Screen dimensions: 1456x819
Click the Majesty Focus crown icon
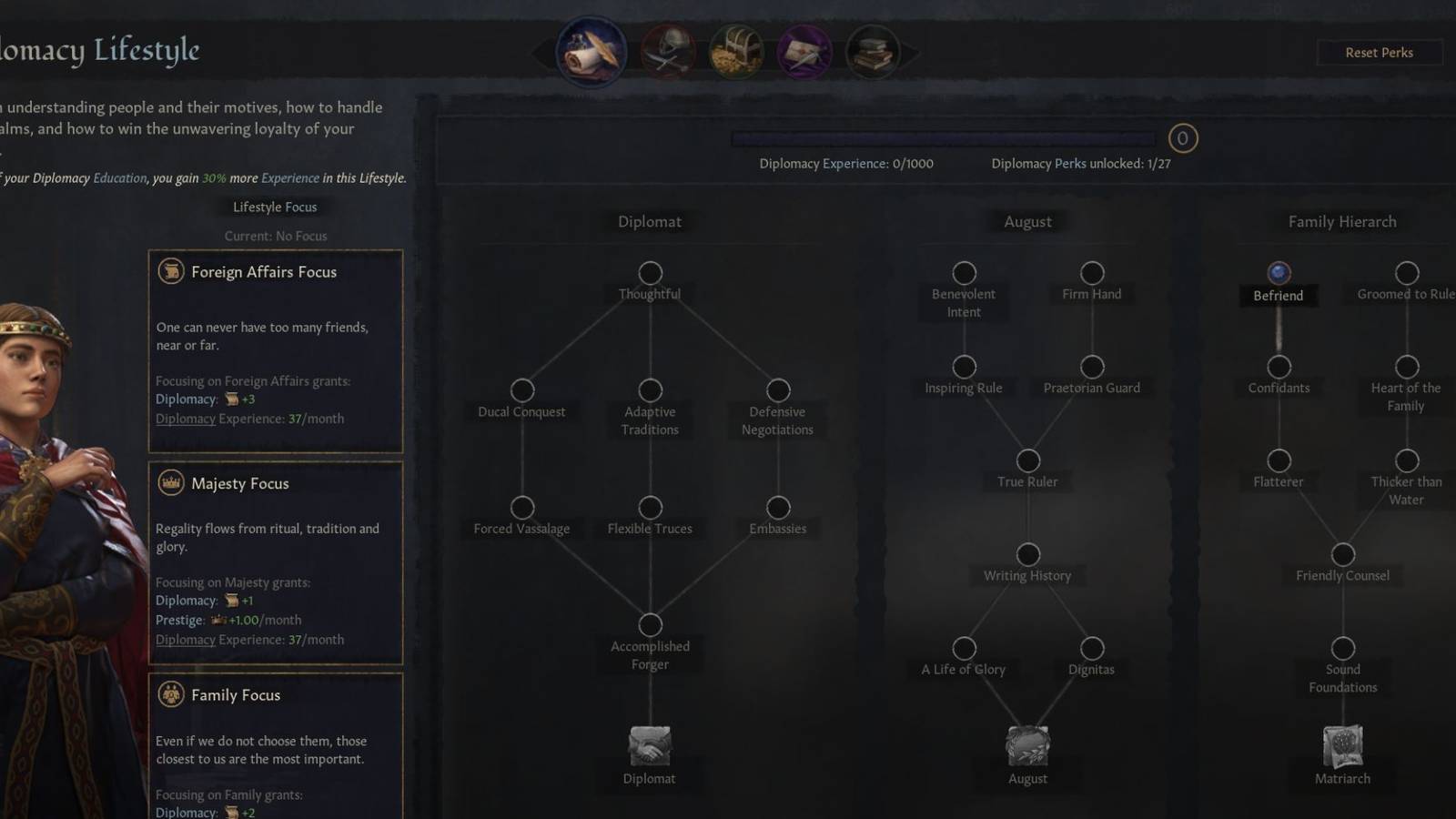tap(170, 483)
